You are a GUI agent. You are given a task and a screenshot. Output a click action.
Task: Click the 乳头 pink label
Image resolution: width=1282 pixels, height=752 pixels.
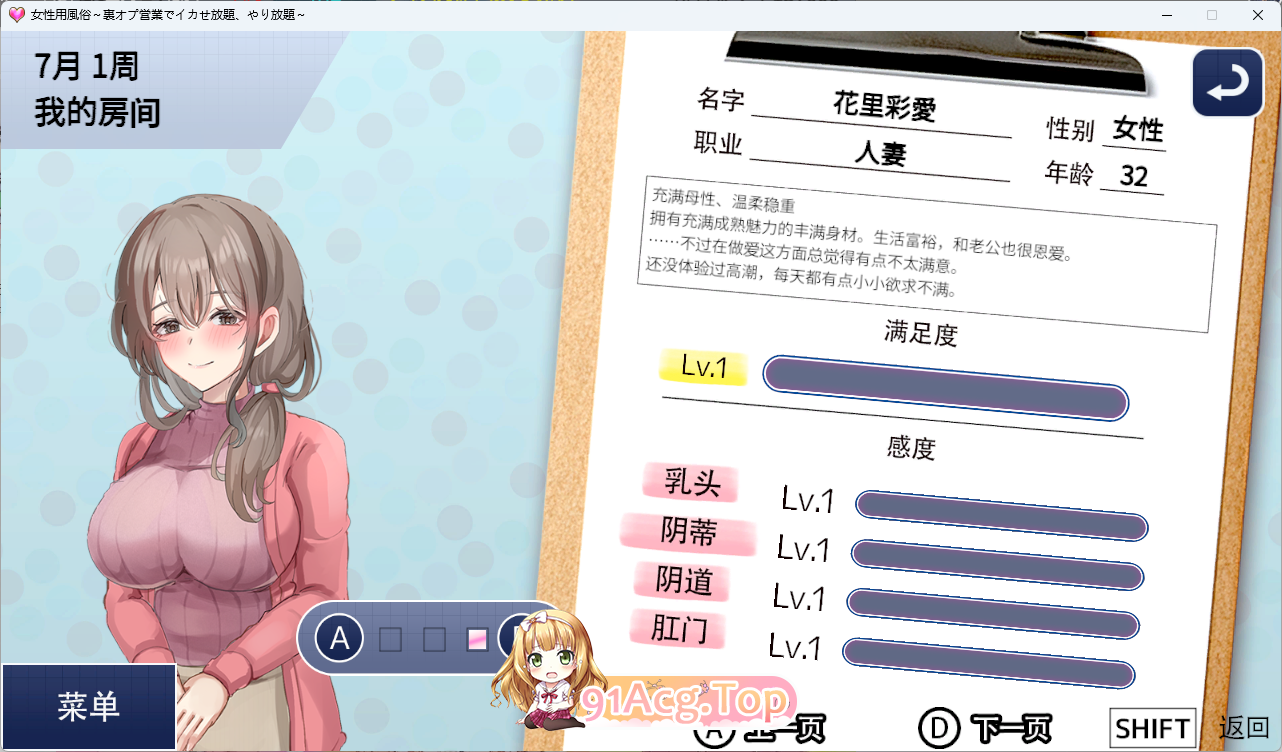(x=690, y=483)
